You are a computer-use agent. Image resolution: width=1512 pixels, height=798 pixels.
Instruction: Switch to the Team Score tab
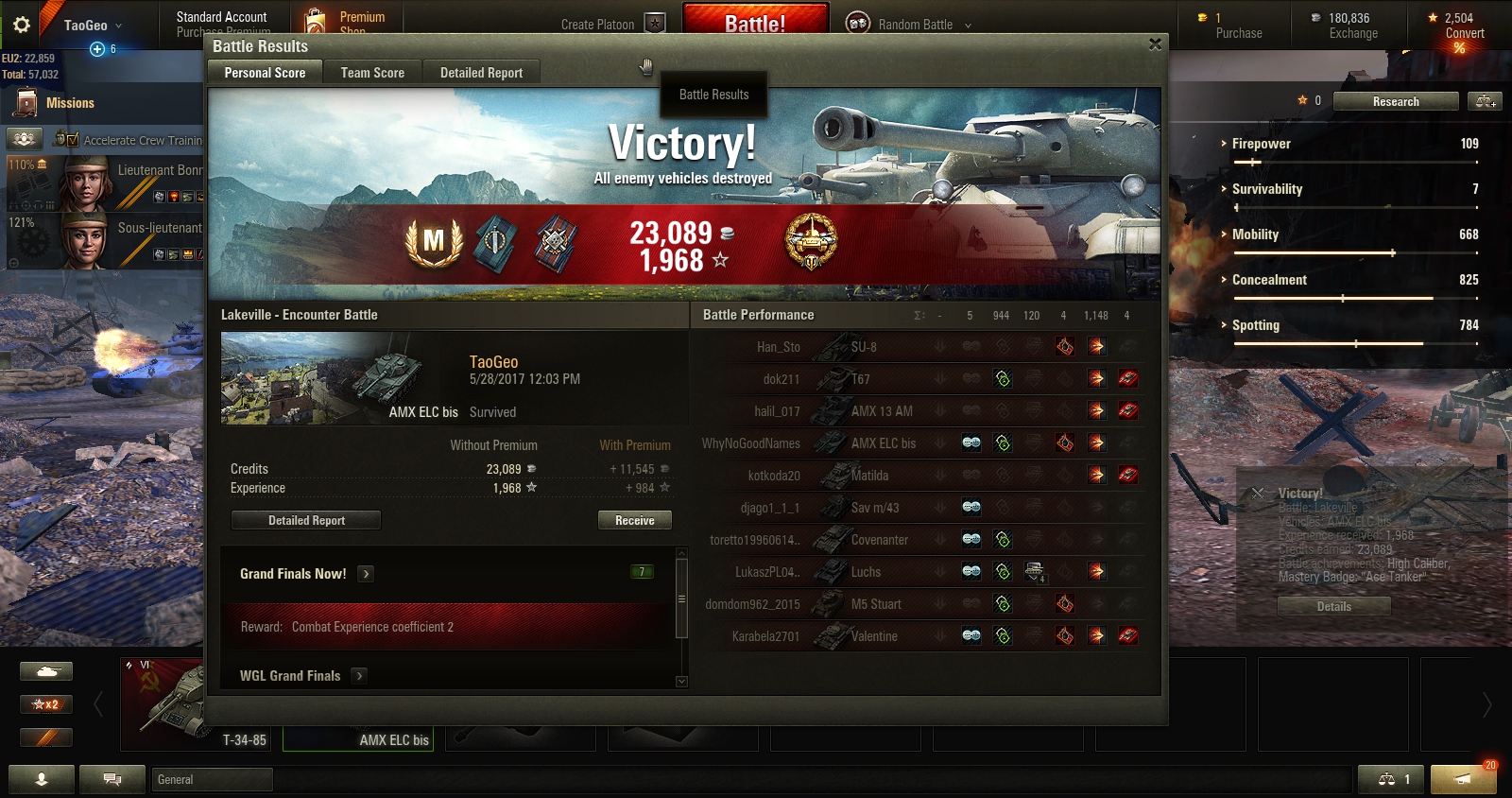coord(372,73)
